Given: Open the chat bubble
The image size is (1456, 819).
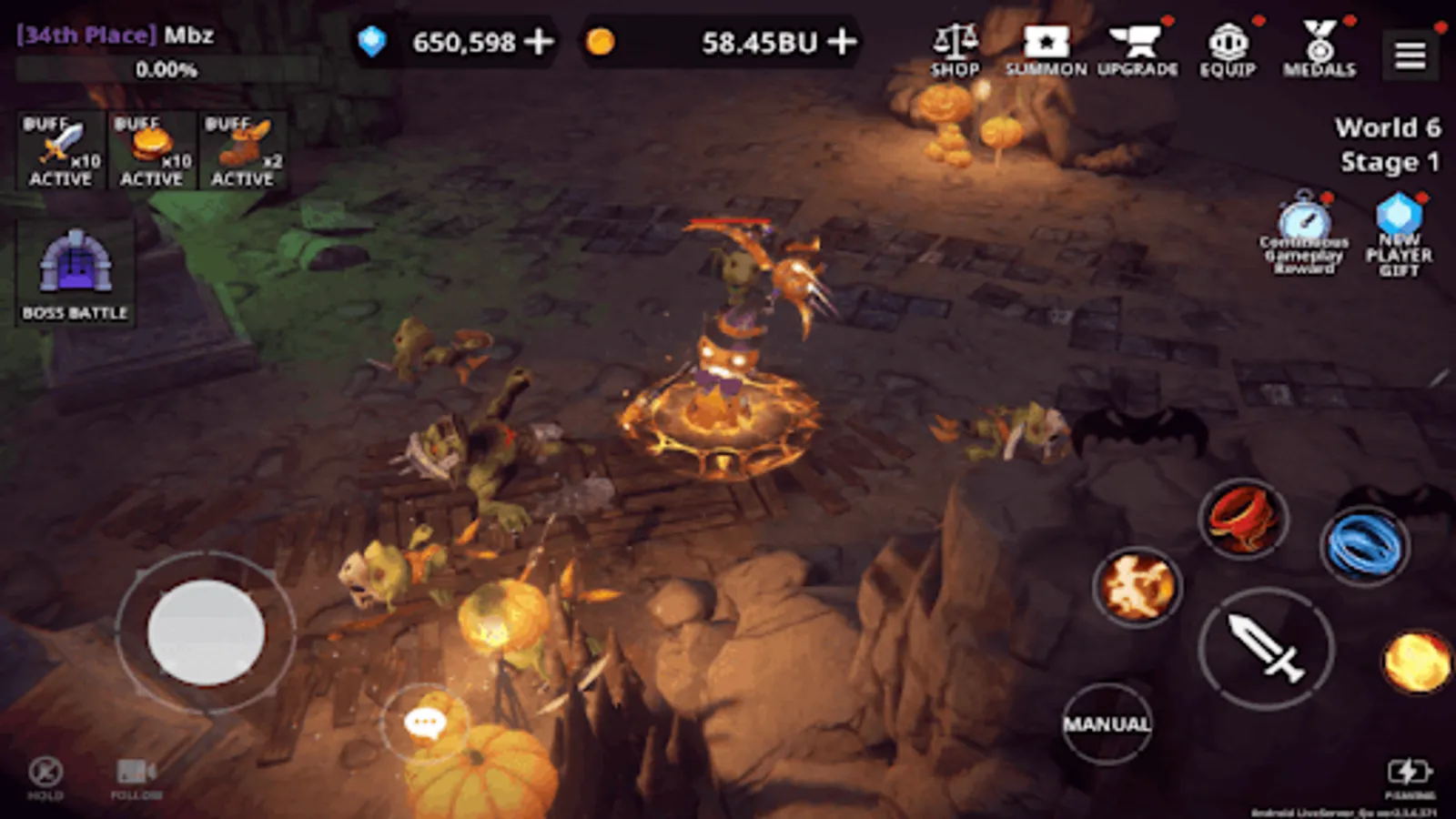Looking at the screenshot, I should point(424,722).
